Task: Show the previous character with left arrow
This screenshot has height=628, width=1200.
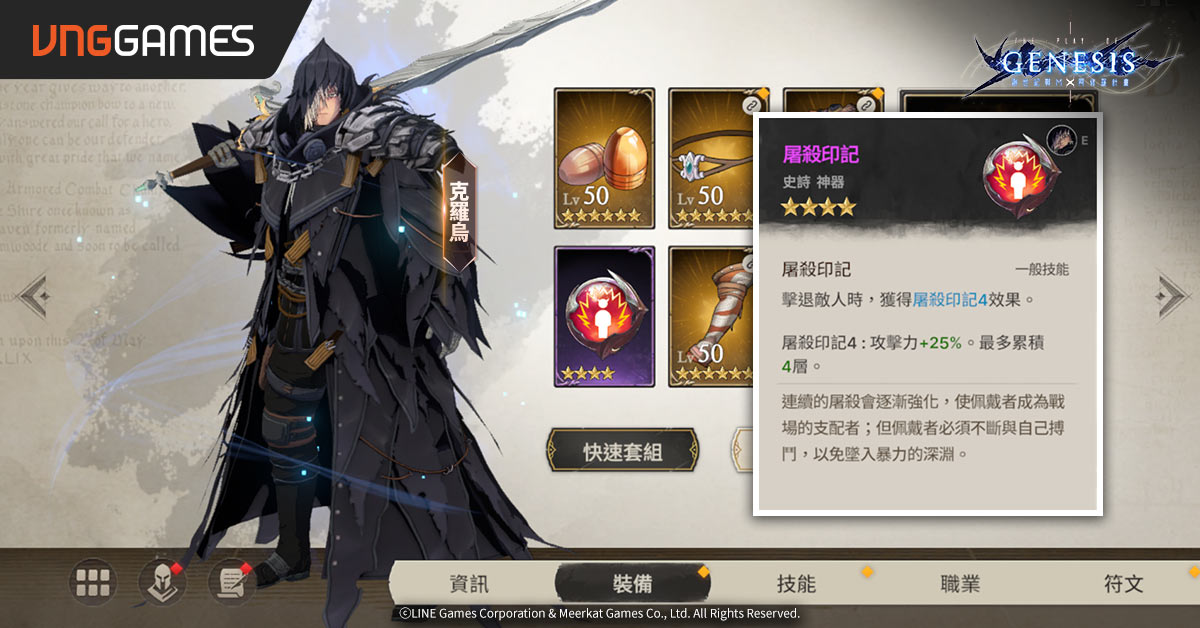Action: tap(32, 296)
